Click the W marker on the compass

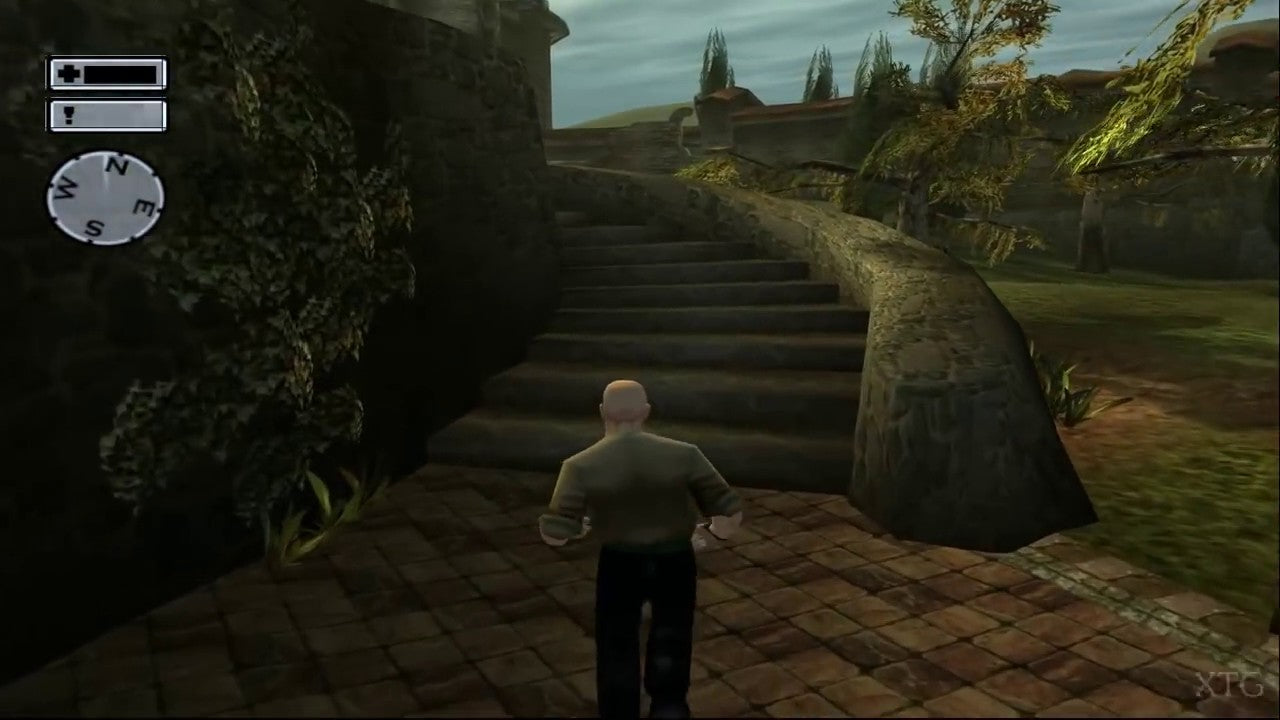pos(65,185)
